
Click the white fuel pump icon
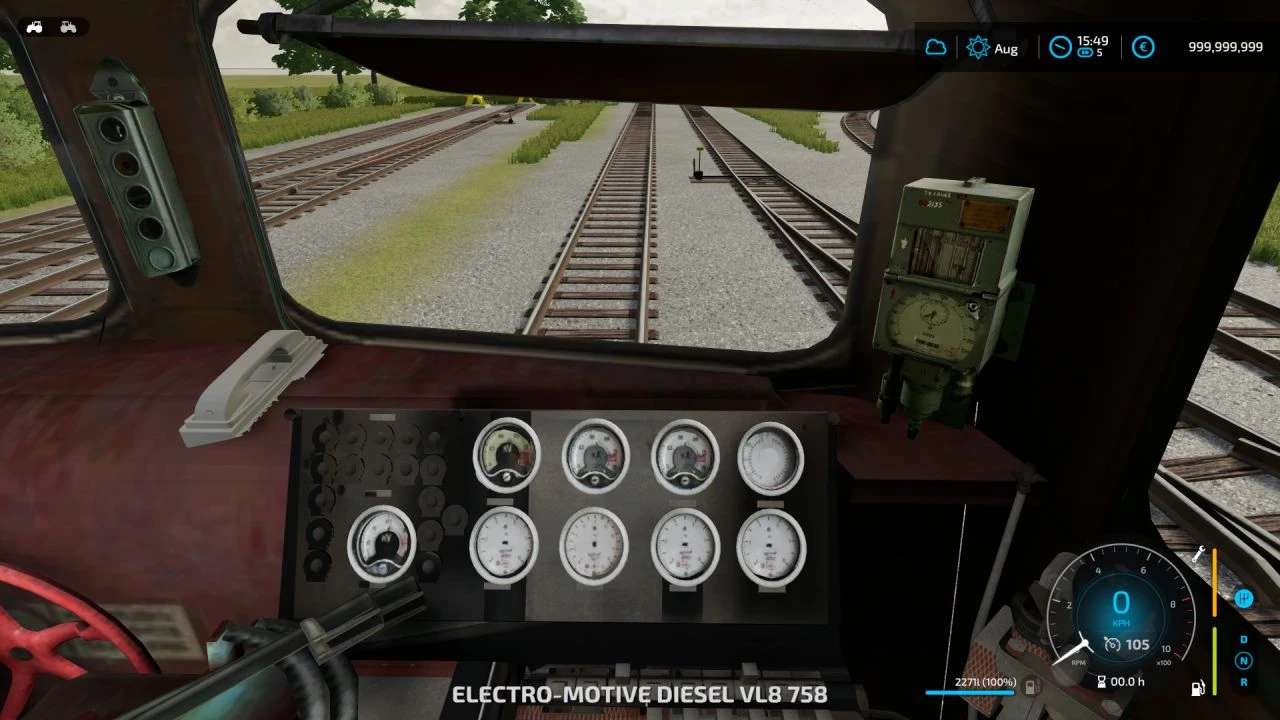[1198, 688]
